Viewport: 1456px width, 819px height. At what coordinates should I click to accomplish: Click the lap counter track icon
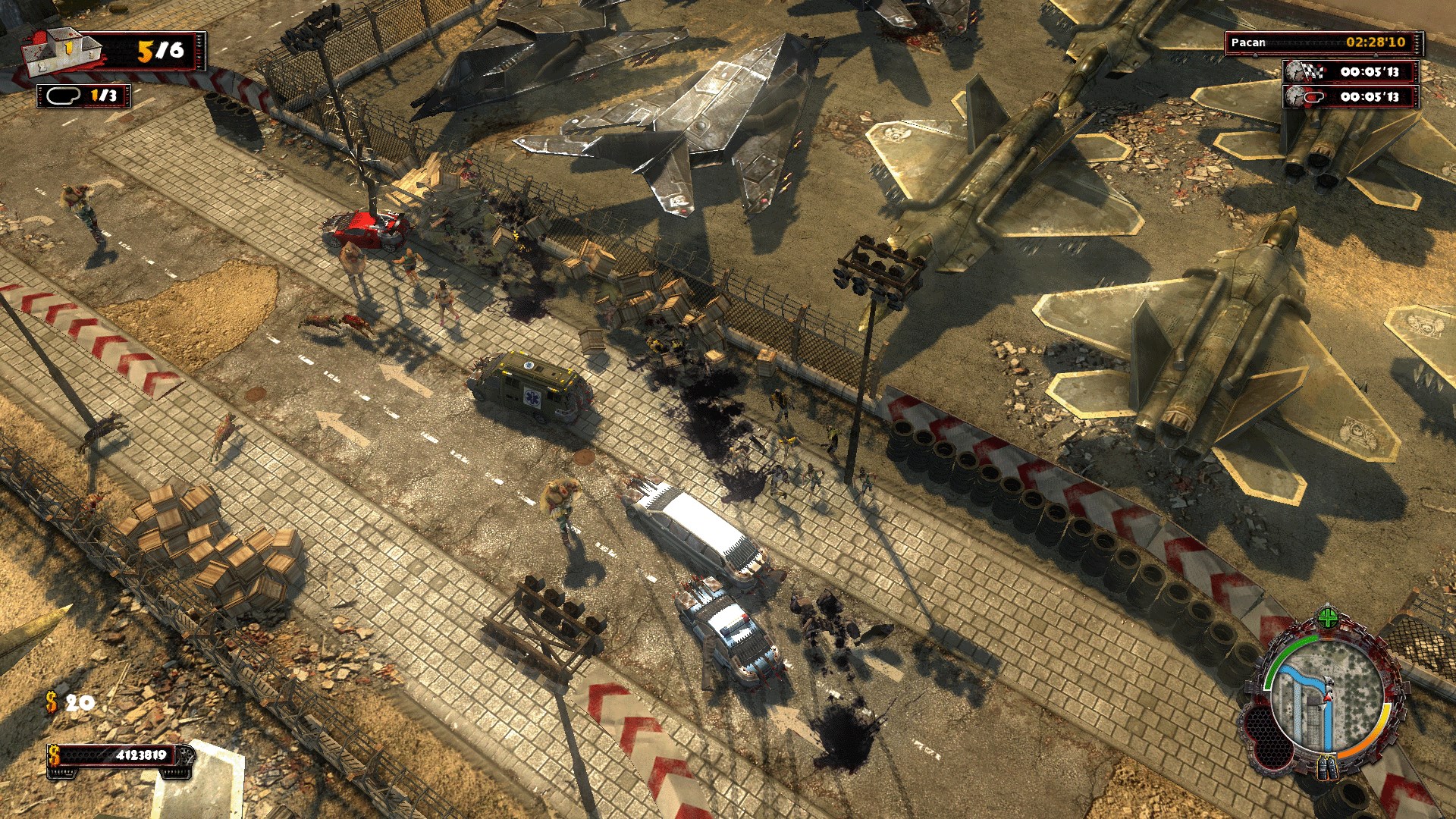point(64,96)
